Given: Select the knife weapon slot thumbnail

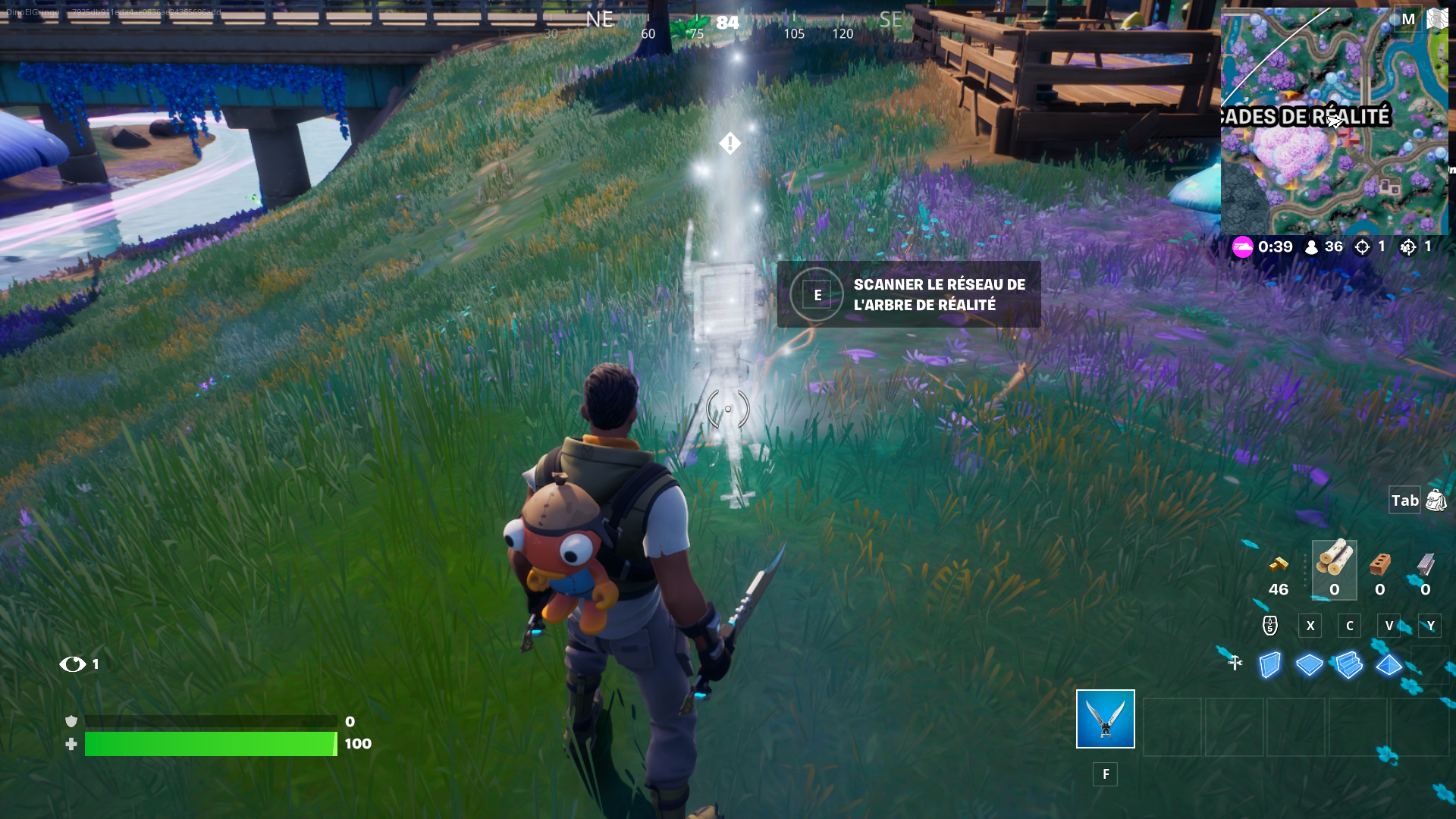Looking at the screenshot, I should (x=1105, y=720).
